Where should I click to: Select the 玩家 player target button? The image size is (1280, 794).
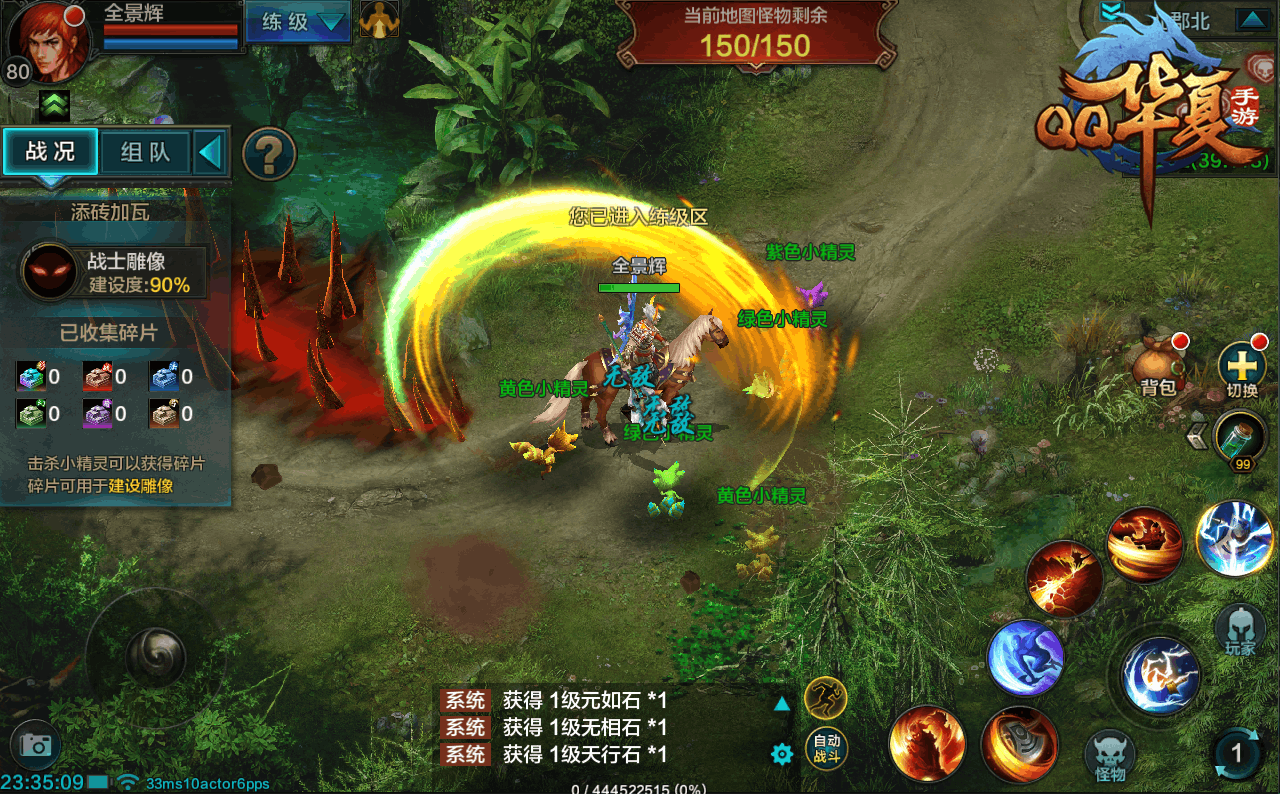coord(1240,628)
